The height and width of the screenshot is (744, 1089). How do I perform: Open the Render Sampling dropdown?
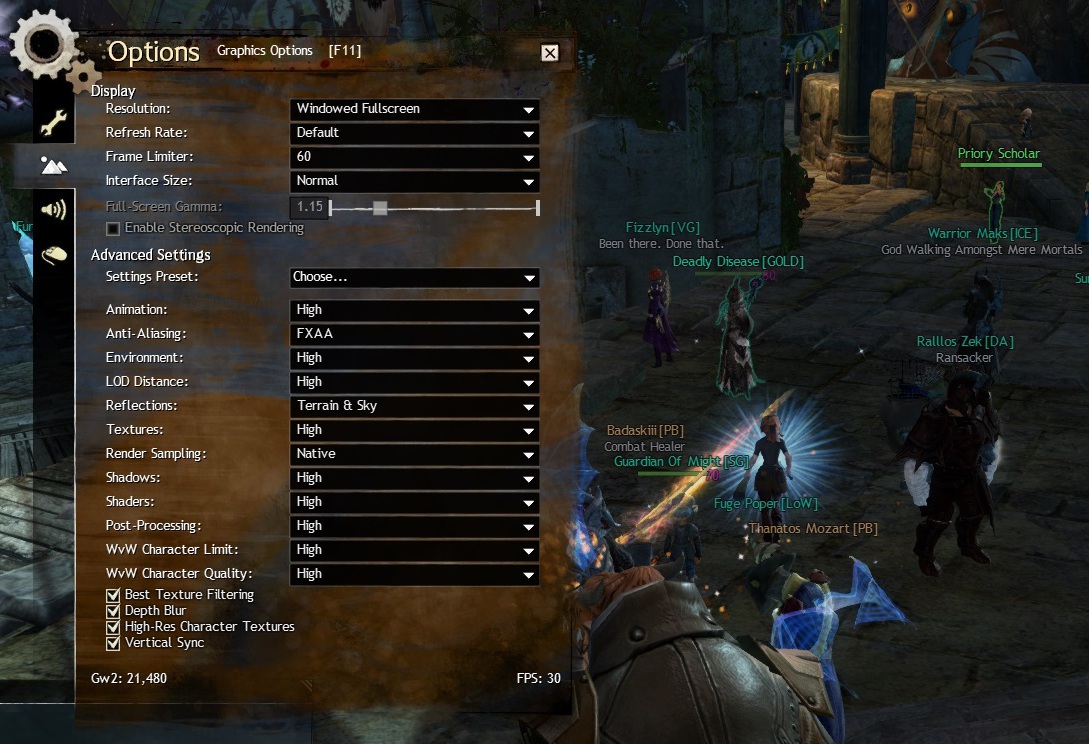pyautogui.click(x=415, y=454)
